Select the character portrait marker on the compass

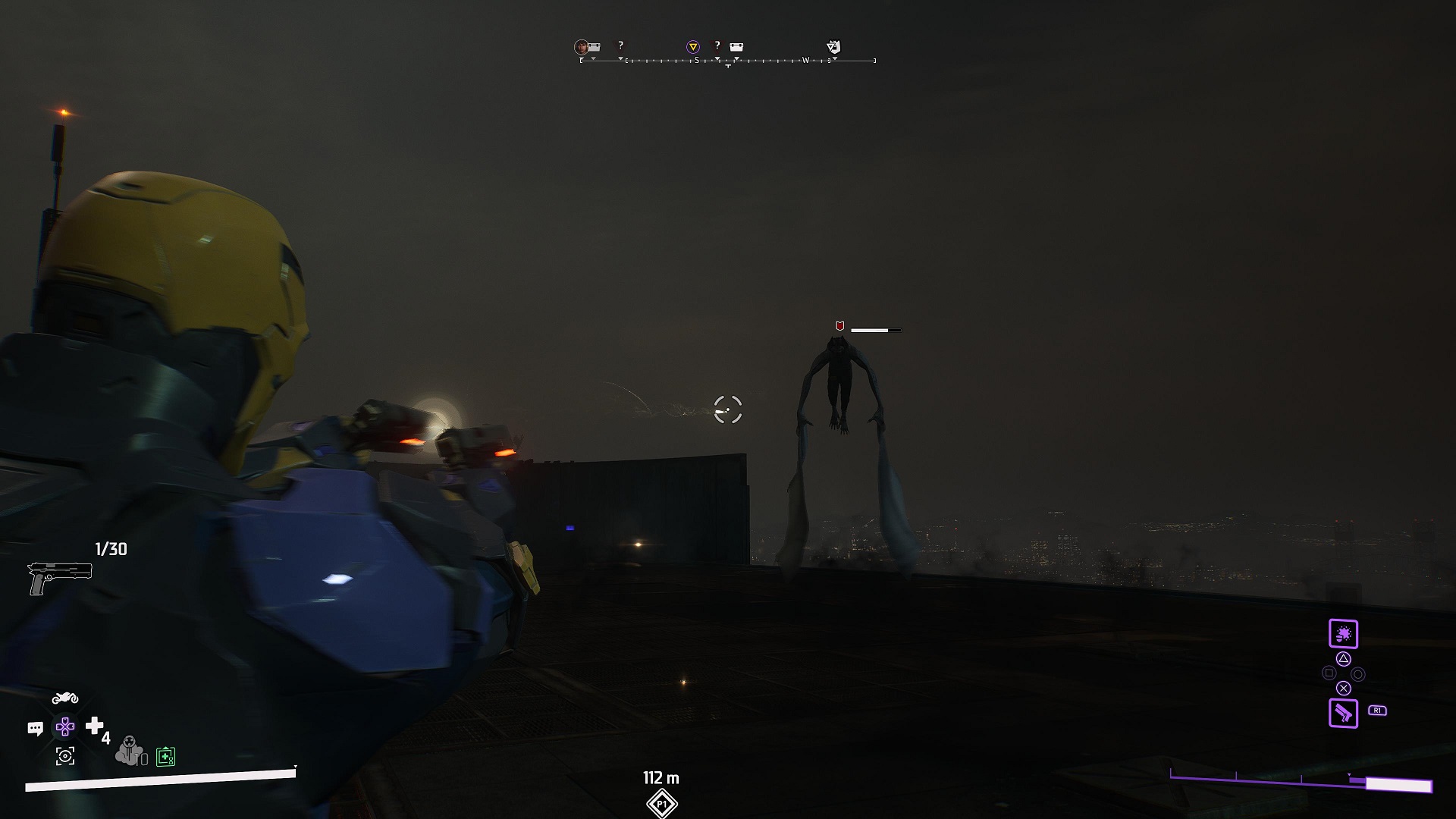[x=582, y=47]
